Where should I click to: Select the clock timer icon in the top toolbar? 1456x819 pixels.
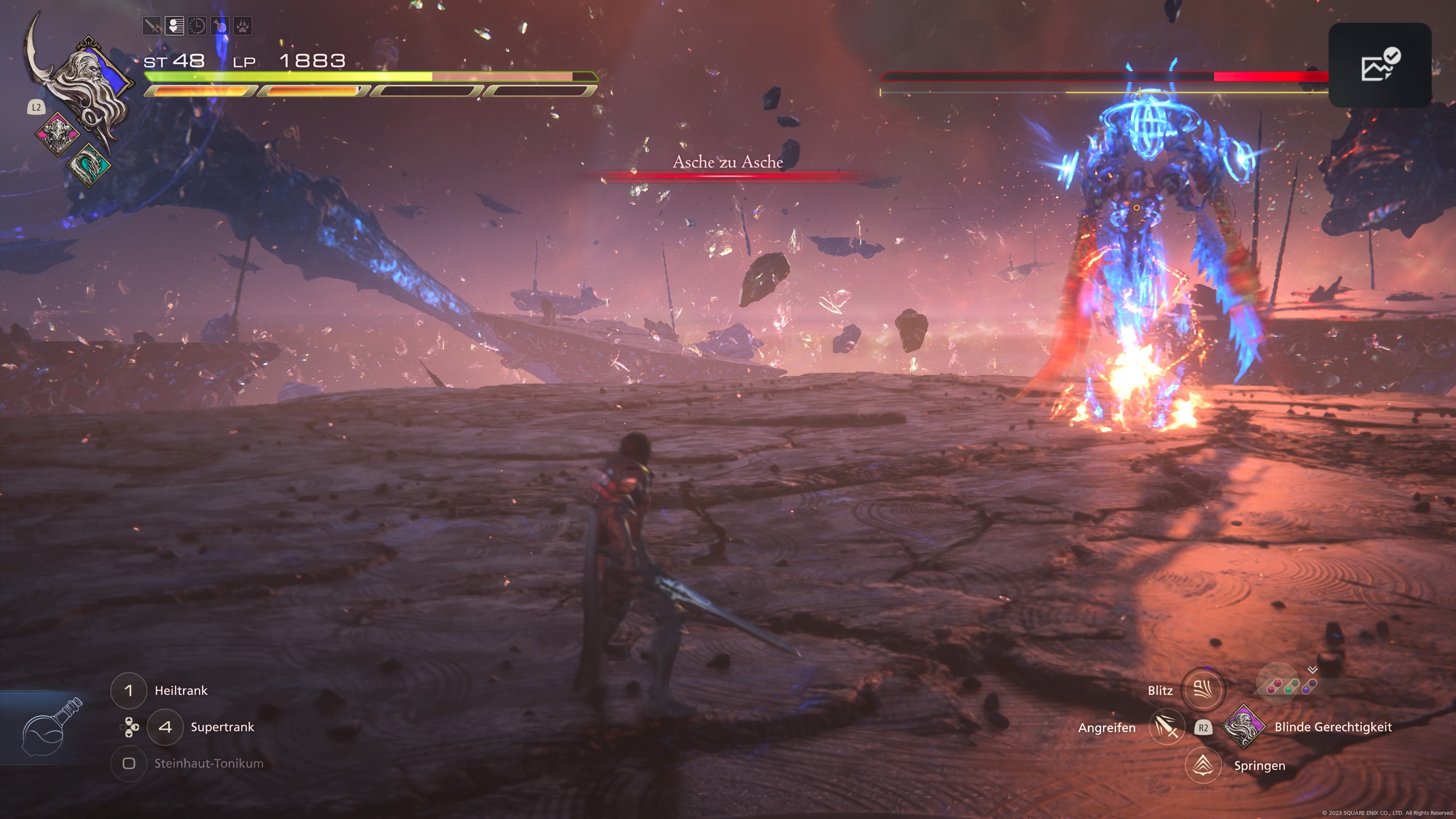coord(197,25)
